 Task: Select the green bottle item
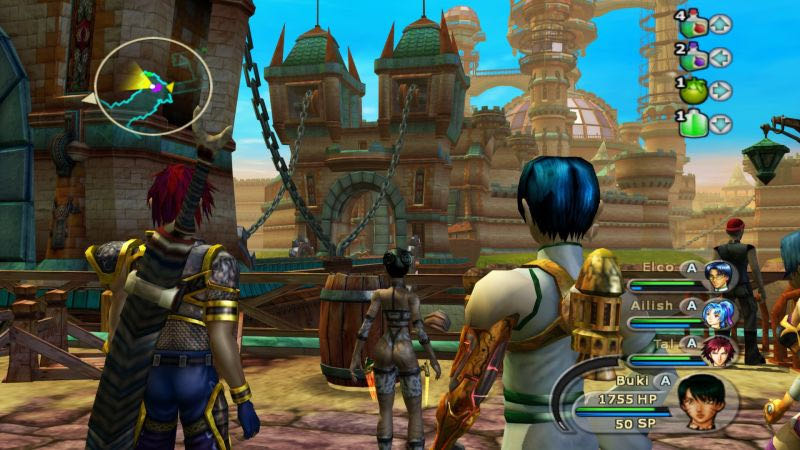pyautogui.click(x=692, y=124)
